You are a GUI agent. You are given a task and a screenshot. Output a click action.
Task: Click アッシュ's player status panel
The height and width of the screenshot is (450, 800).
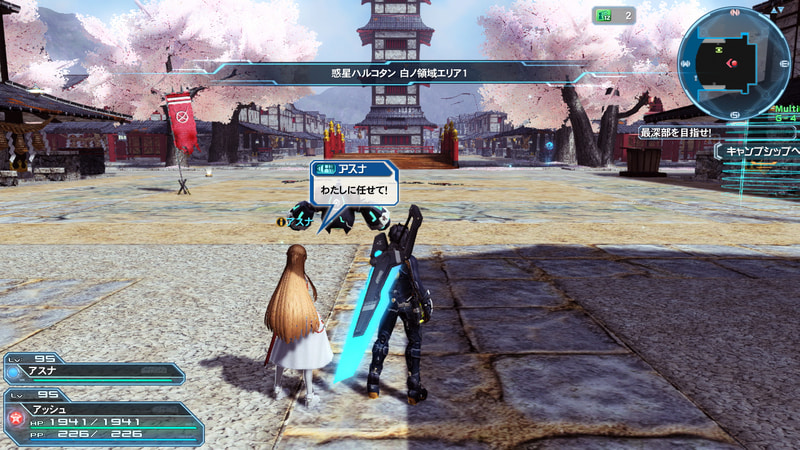(105, 422)
